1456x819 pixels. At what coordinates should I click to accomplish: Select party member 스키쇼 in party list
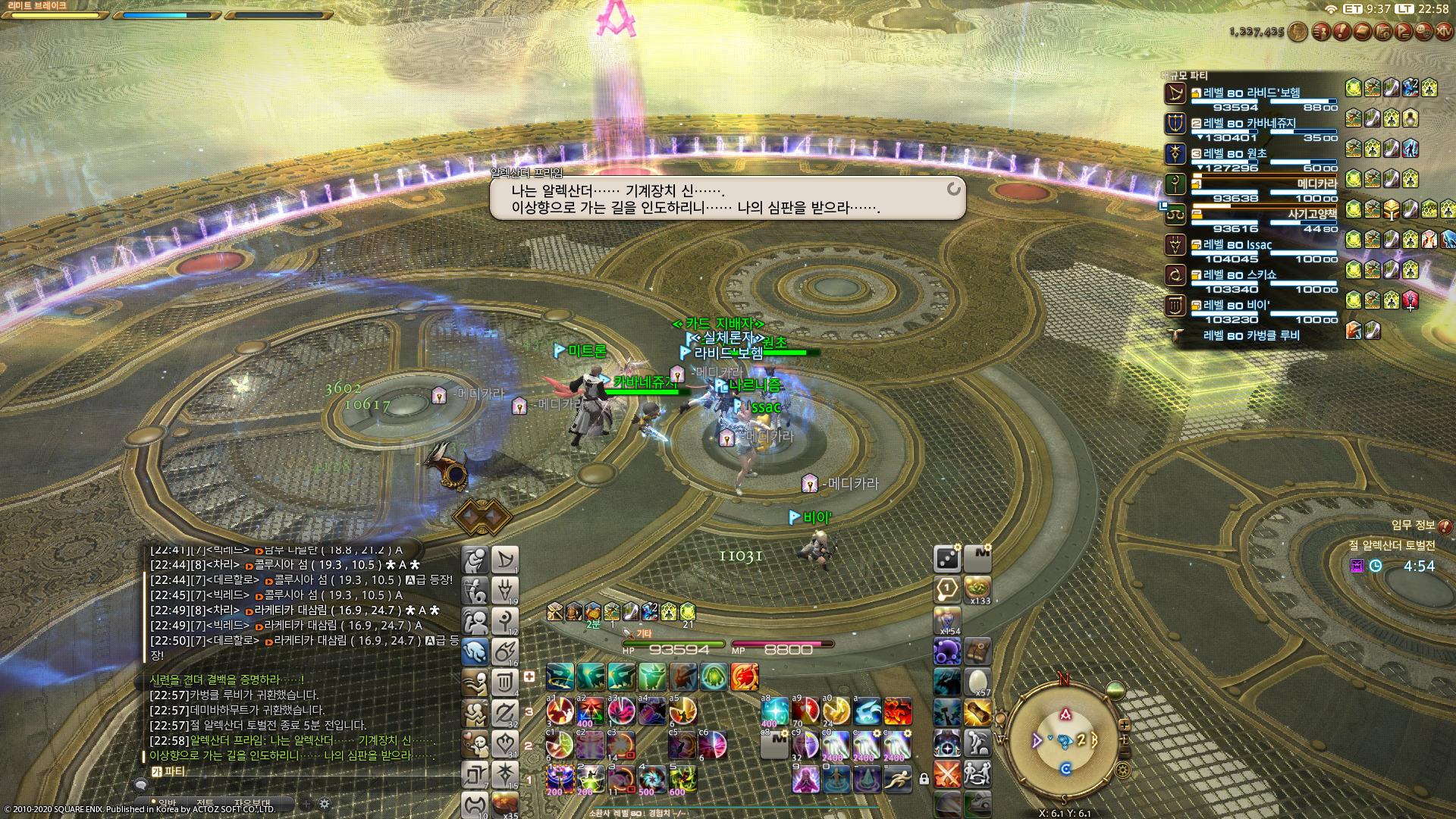(1251, 275)
